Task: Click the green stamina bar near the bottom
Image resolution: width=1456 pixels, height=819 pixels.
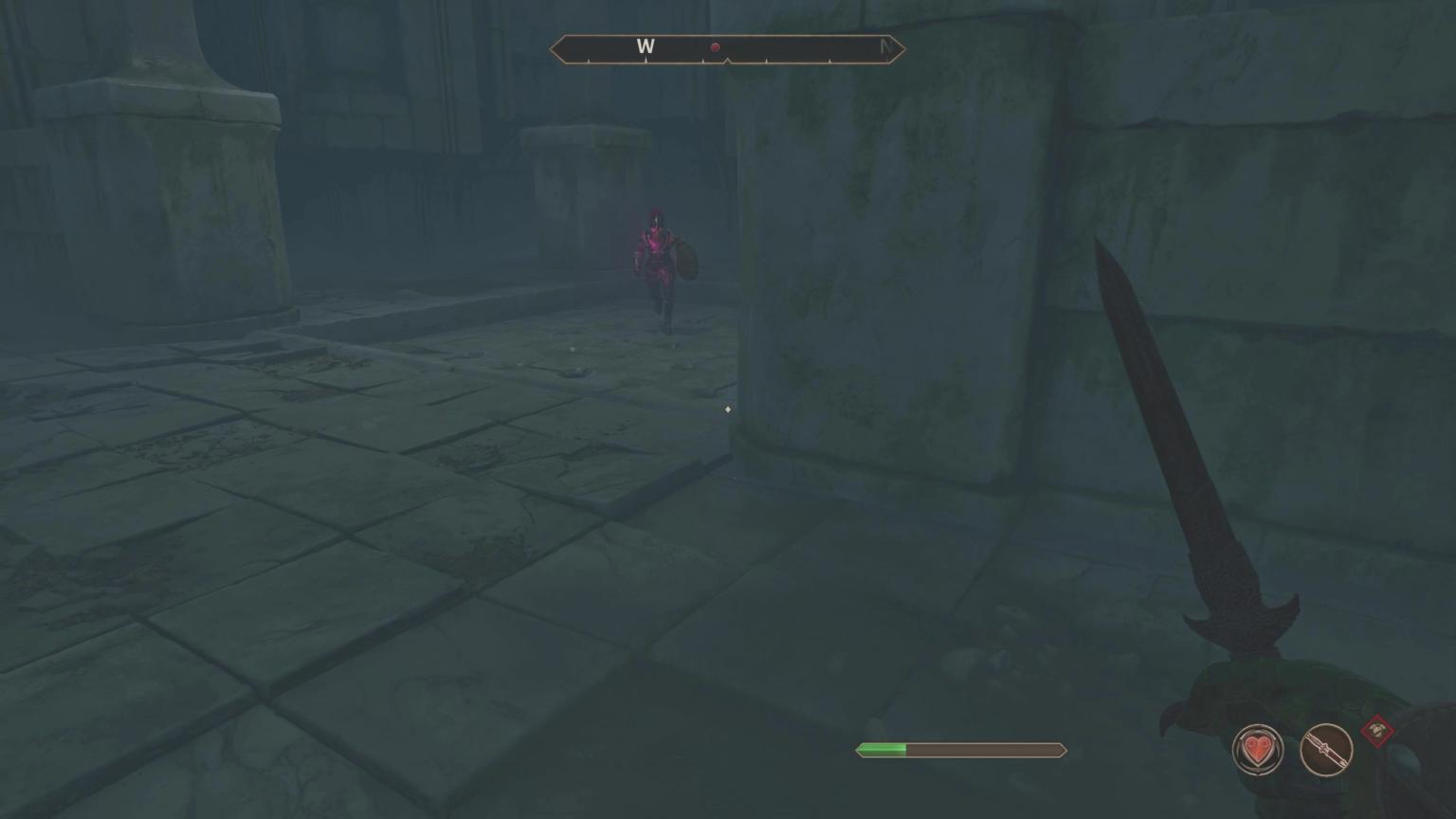Action: pyautogui.click(x=882, y=750)
